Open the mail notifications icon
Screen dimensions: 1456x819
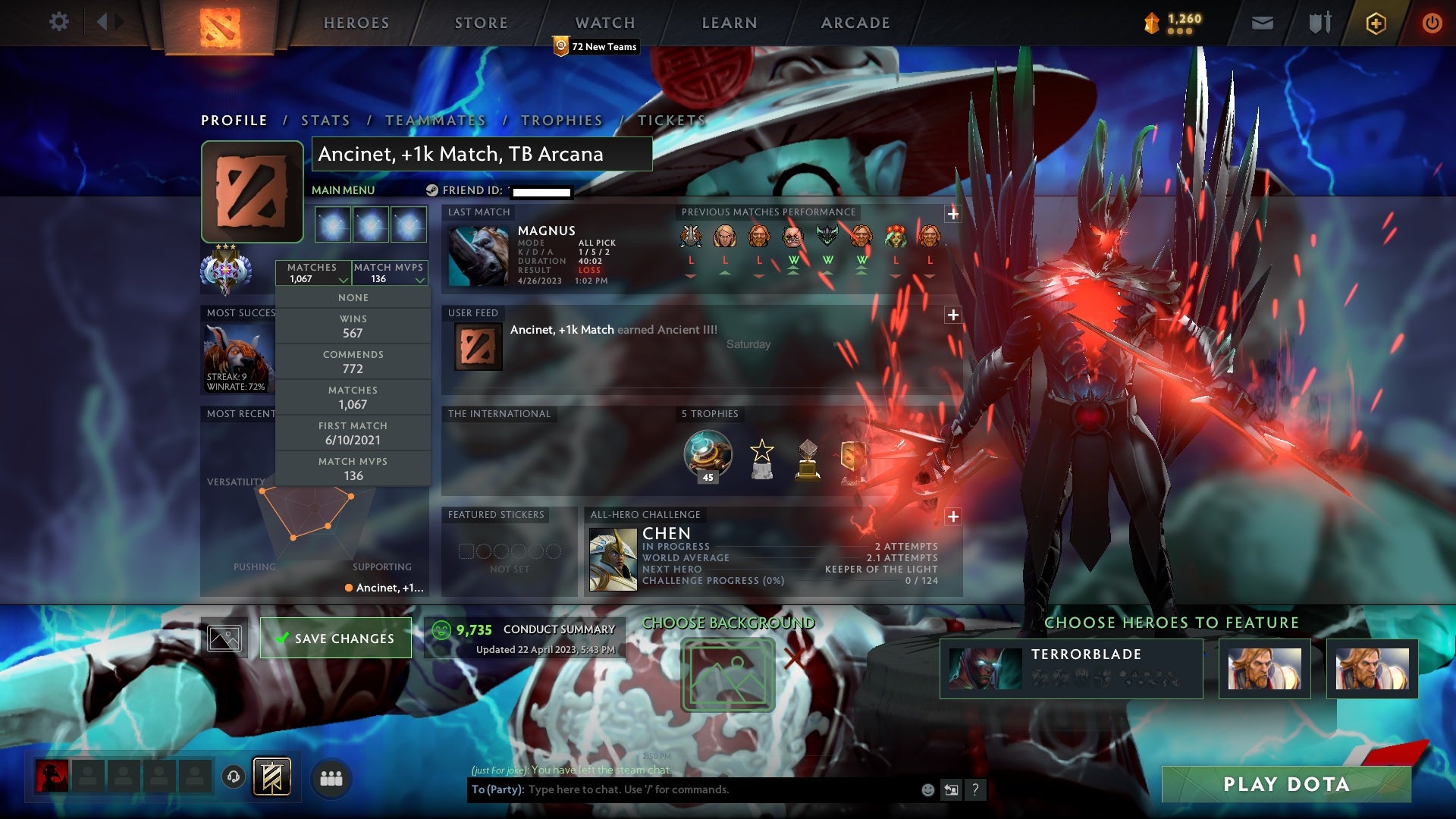tap(1261, 23)
